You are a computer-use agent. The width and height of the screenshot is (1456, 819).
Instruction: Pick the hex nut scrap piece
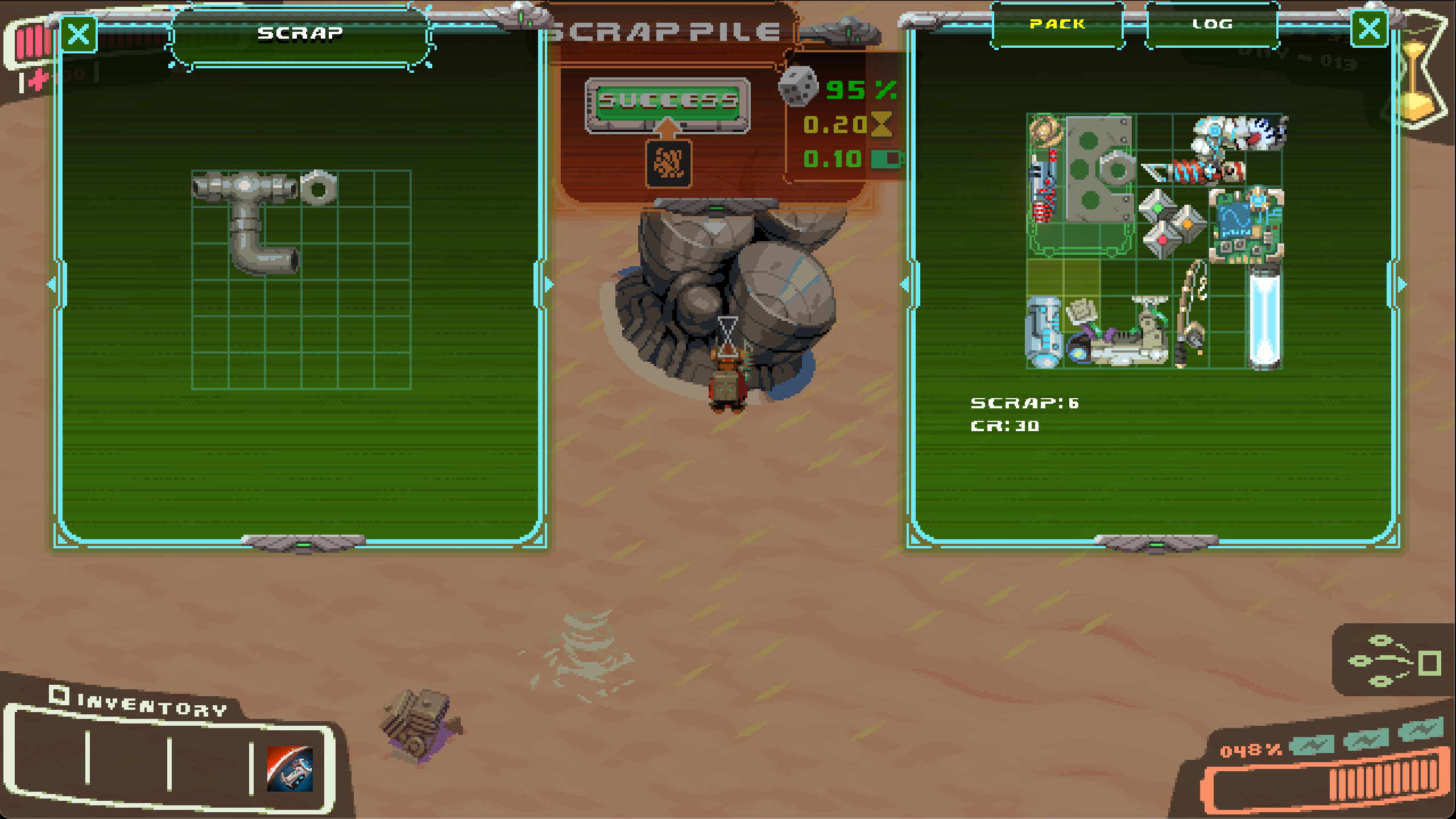(318, 187)
